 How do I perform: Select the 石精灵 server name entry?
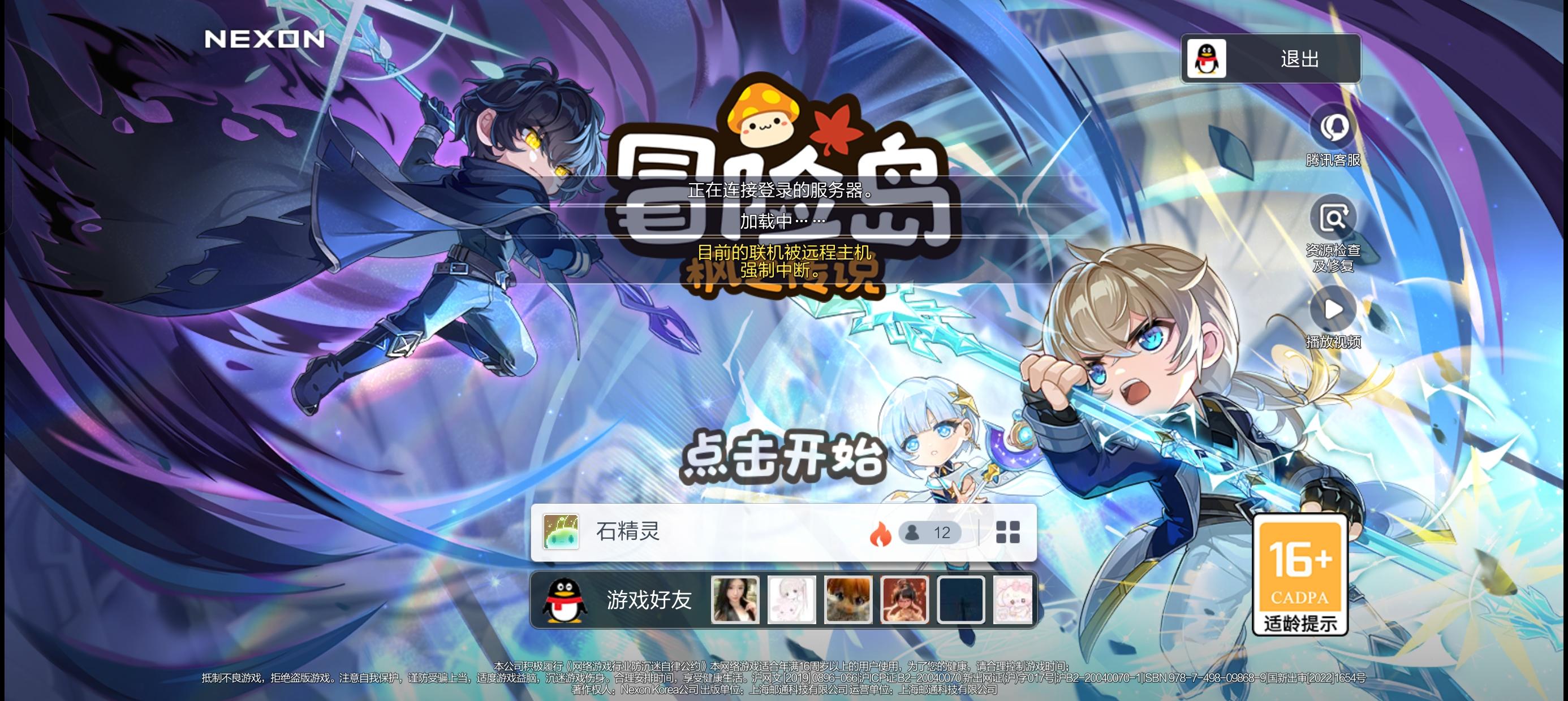tap(627, 532)
